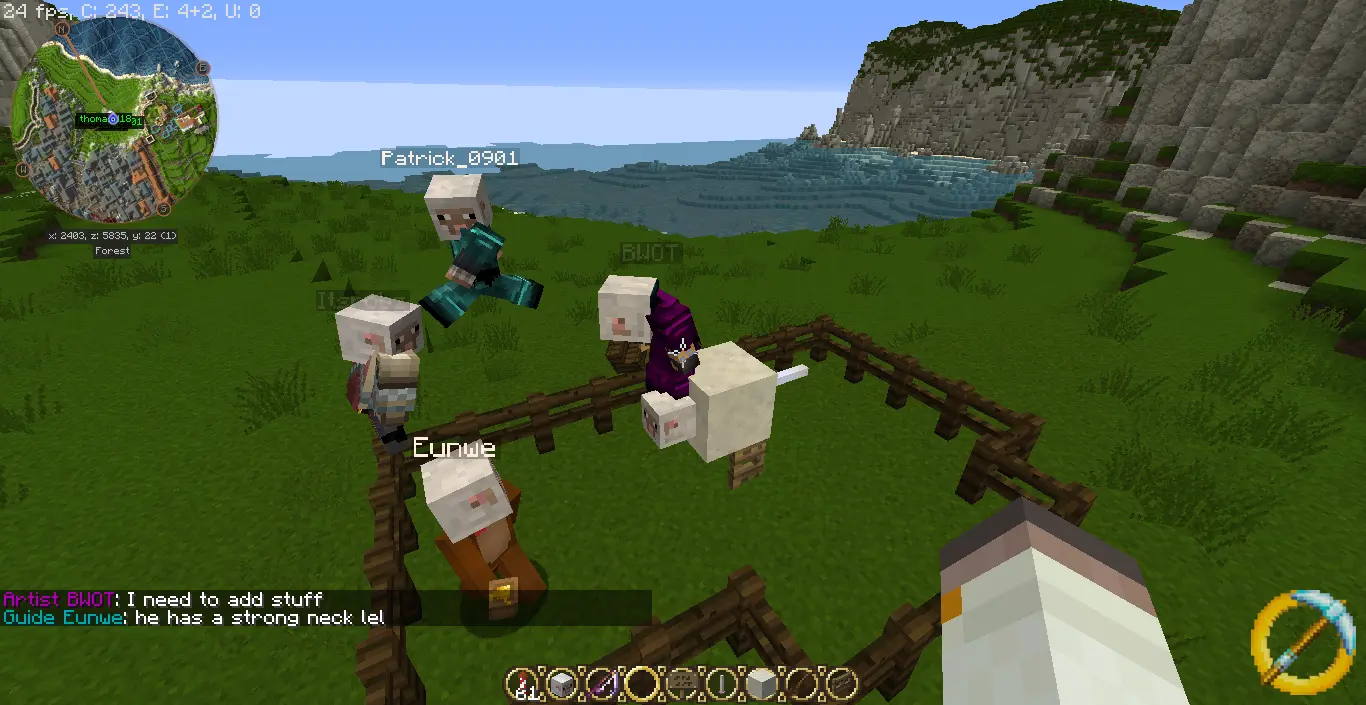Viewport: 1366px width, 705px height.
Task: Click BWOT's chat message line
Action: (x=163, y=599)
